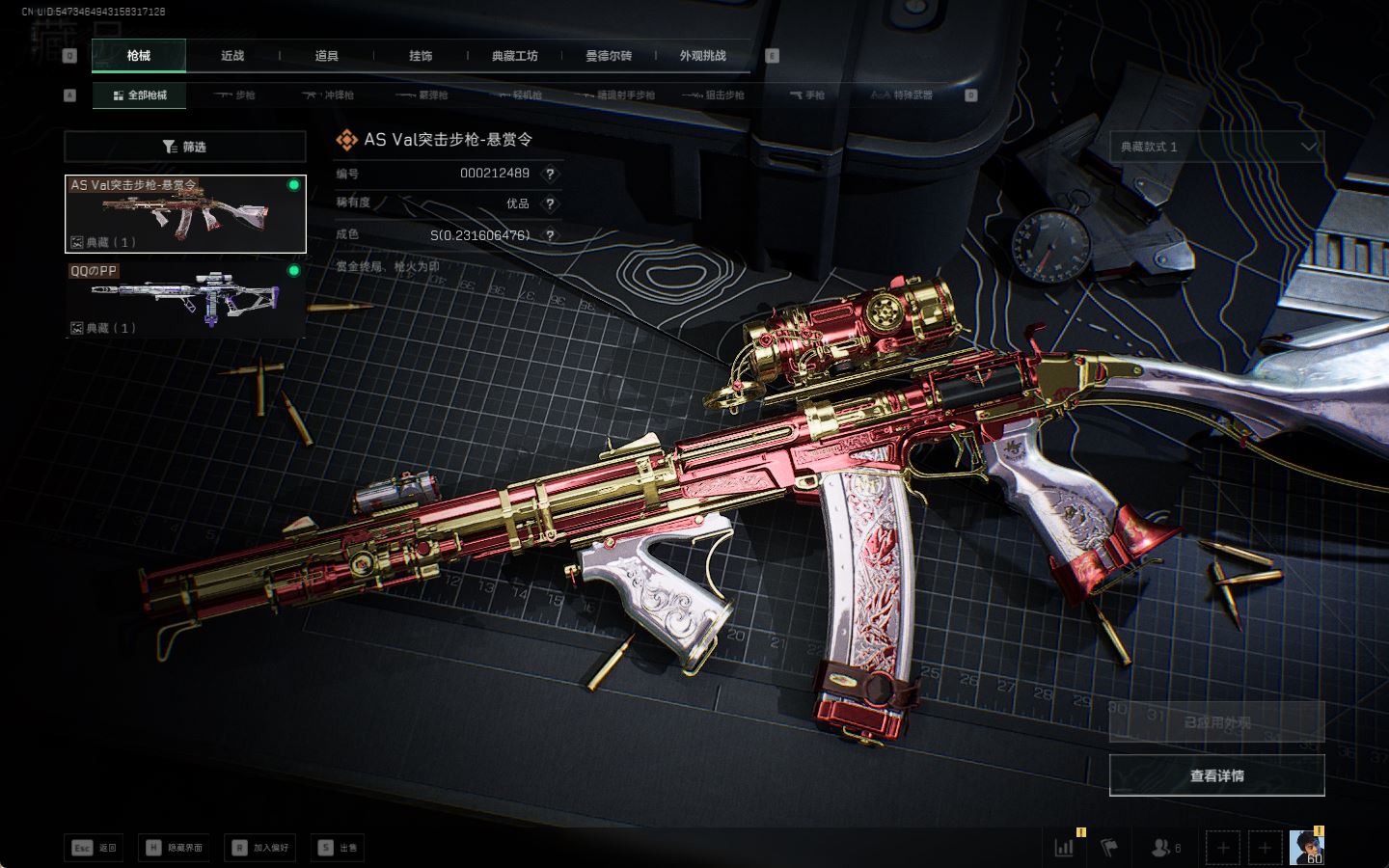
Task: Select the 挂饰 charms tab
Action: (x=421, y=56)
